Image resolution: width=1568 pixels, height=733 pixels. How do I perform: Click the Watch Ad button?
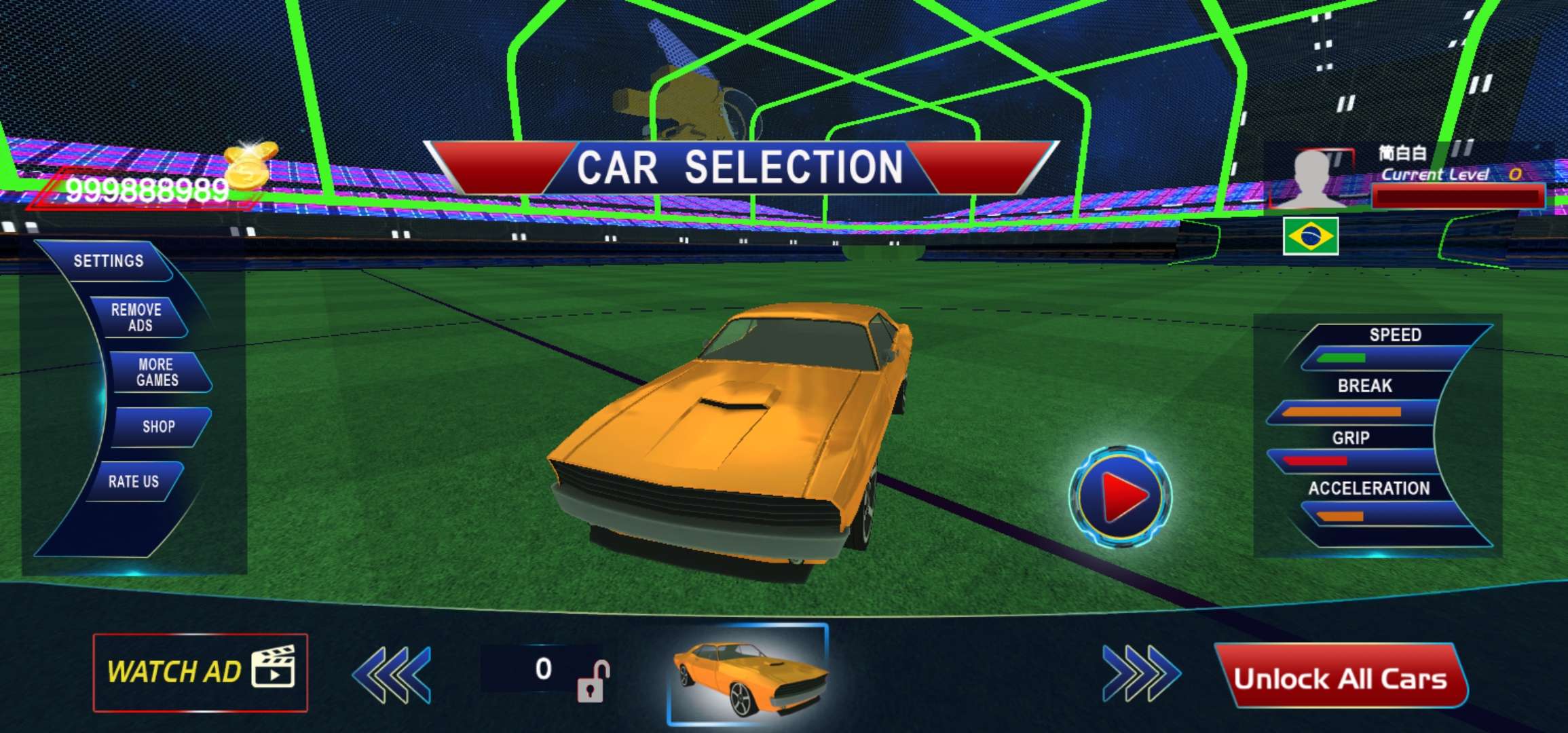pos(200,672)
